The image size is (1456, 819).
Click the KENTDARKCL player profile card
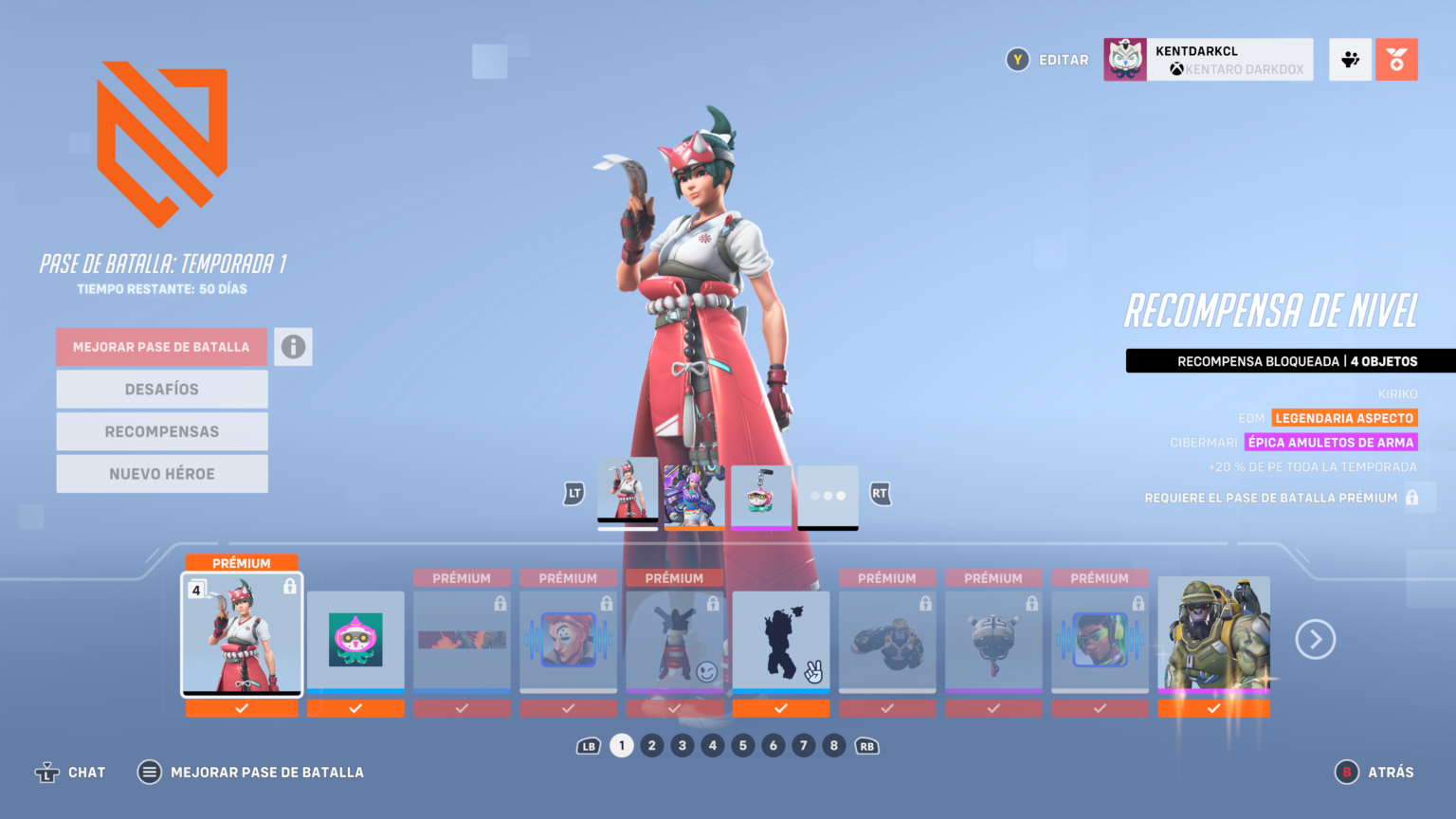tap(1207, 59)
